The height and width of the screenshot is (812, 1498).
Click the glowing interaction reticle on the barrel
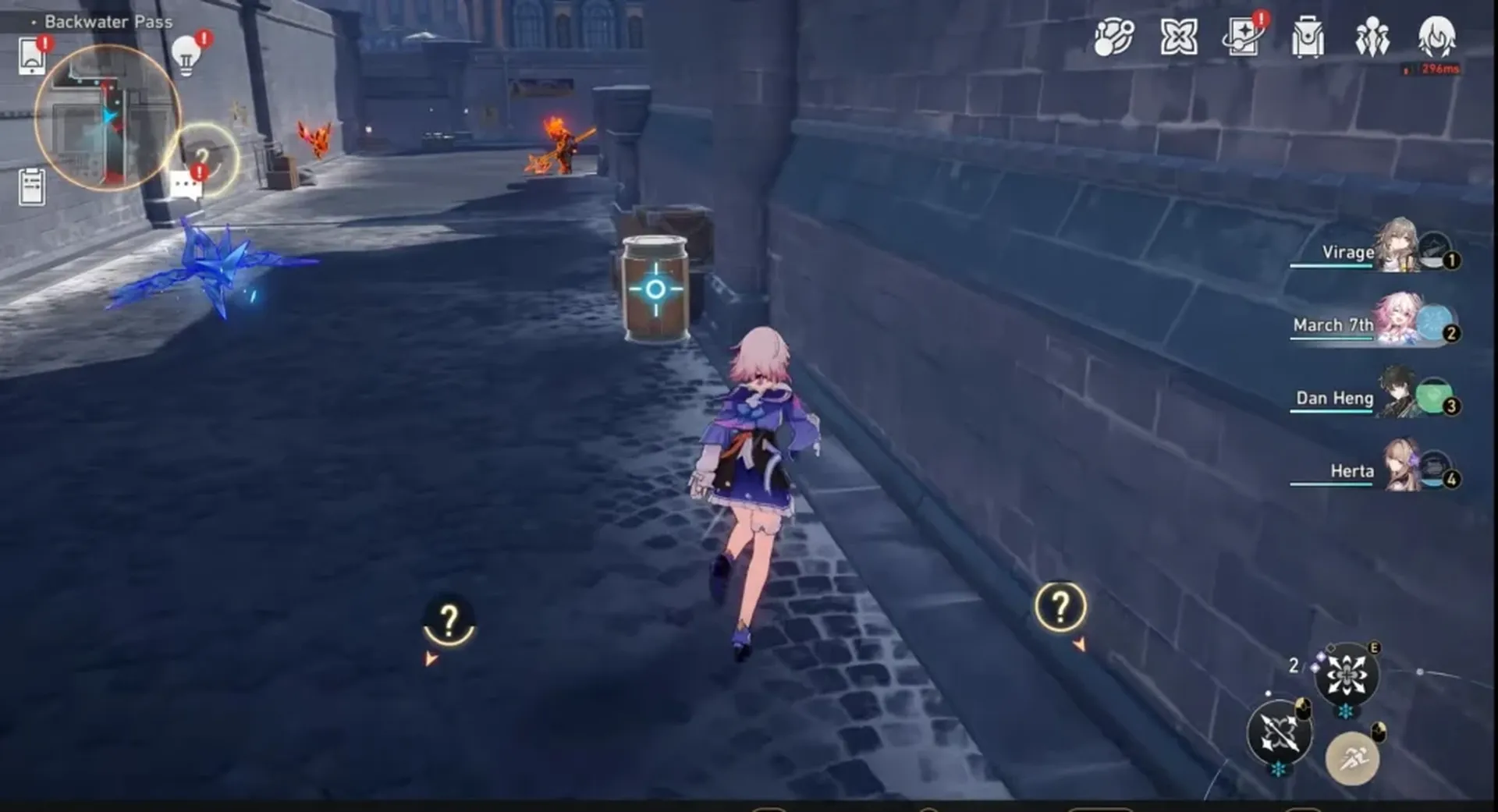click(x=658, y=289)
